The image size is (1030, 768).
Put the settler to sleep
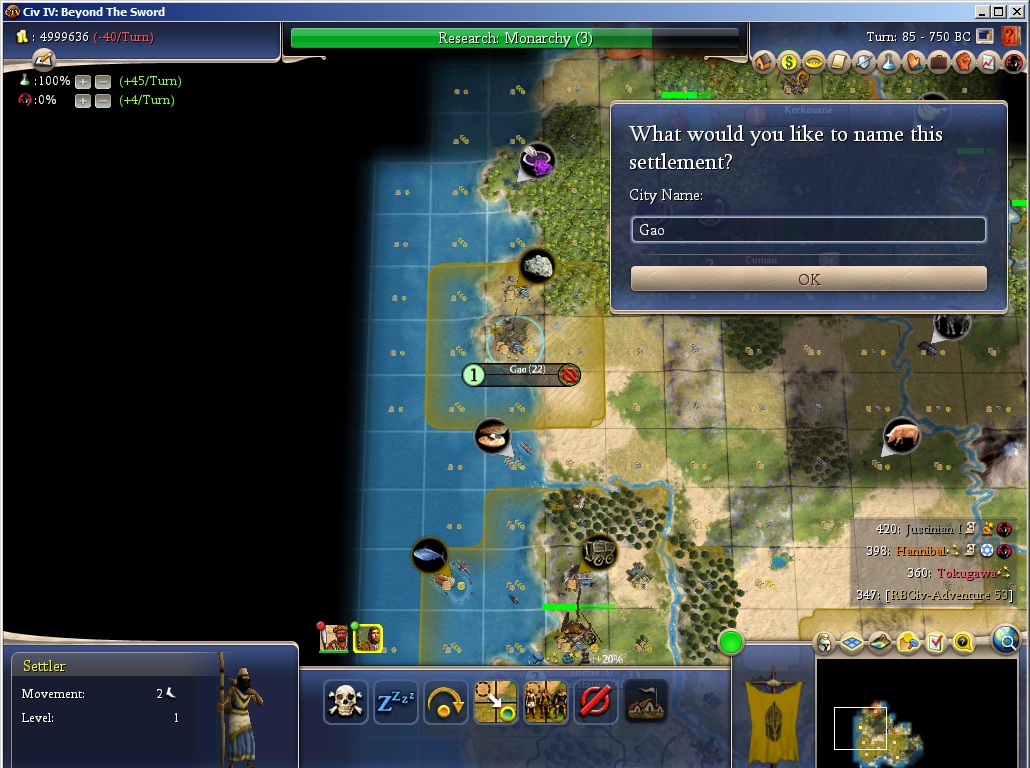395,702
